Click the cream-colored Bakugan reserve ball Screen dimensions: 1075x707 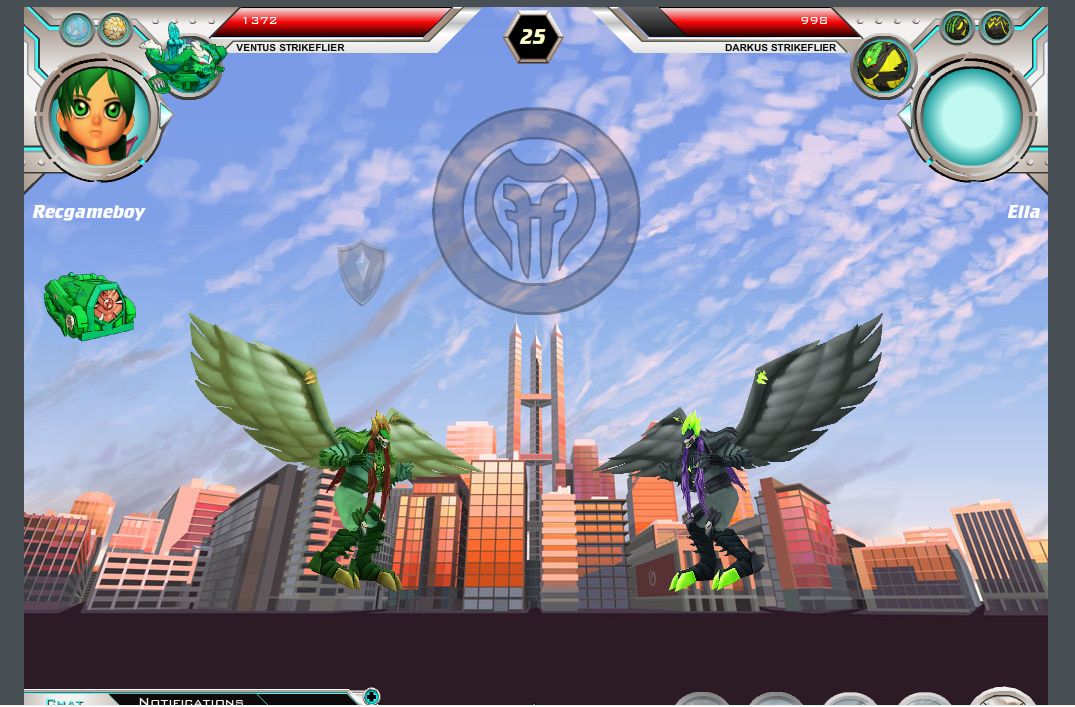[x=115, y=29]
